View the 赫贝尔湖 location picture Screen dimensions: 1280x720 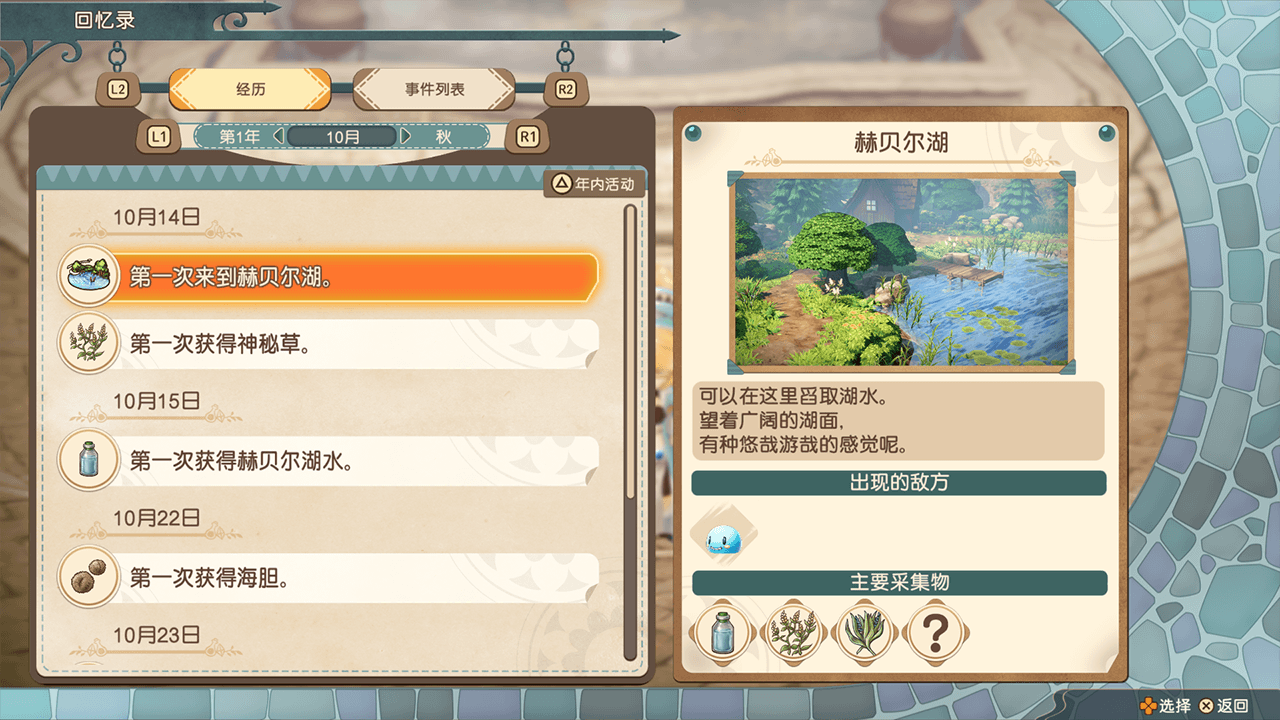coord(901,271)
